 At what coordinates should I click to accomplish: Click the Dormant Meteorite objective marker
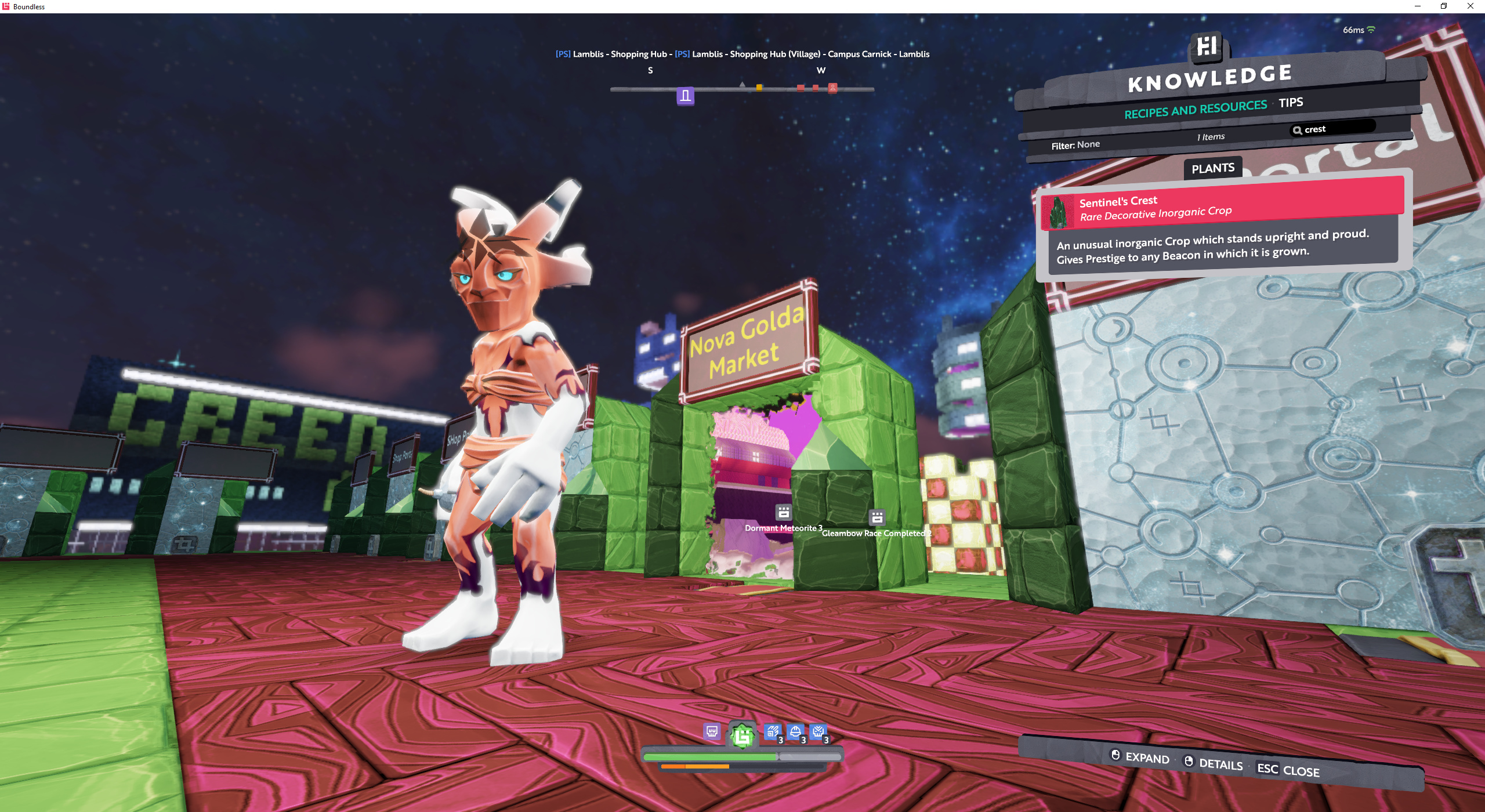point(784,512)
